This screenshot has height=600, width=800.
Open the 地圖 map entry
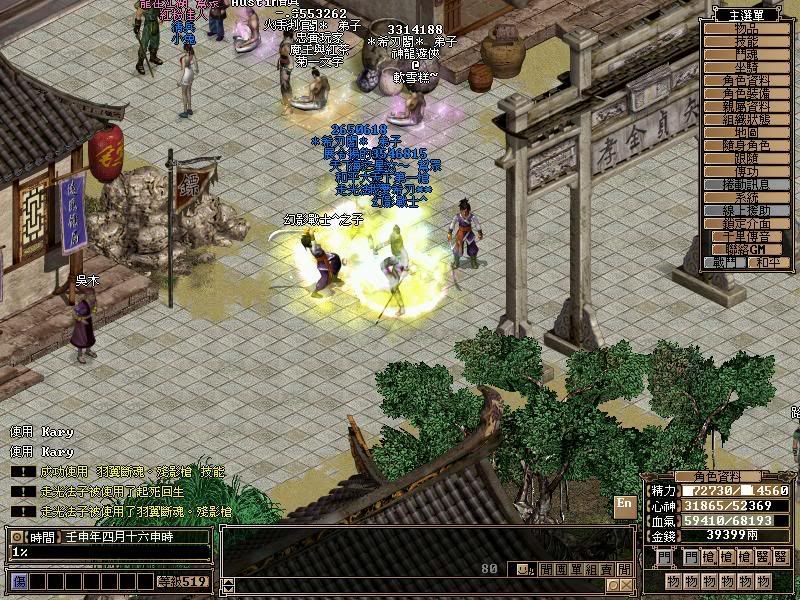(747, 132)
